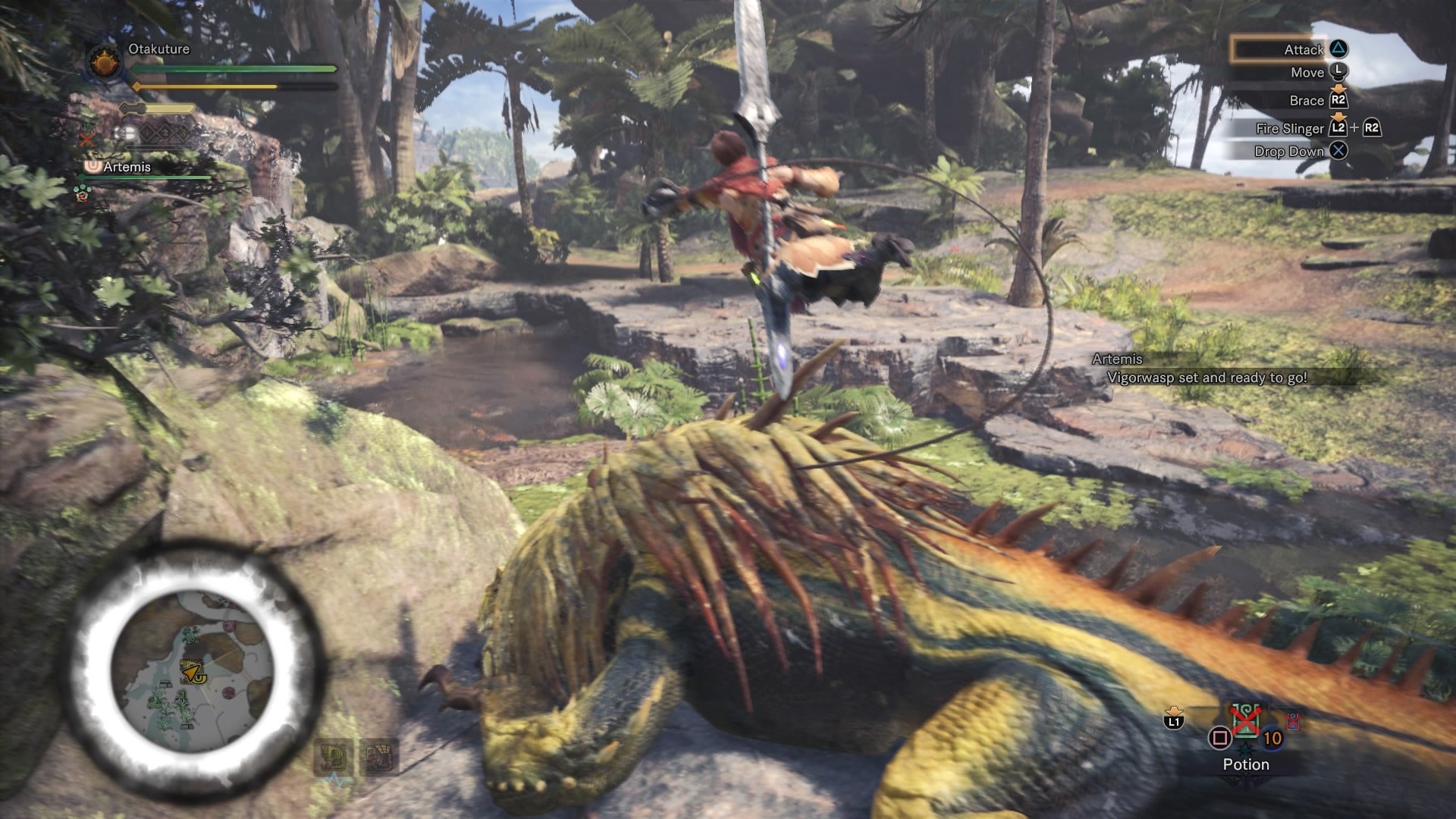Select the smaller crossed-out item next in queue
Viewport: 1456px width, 819px height.
1294,722
